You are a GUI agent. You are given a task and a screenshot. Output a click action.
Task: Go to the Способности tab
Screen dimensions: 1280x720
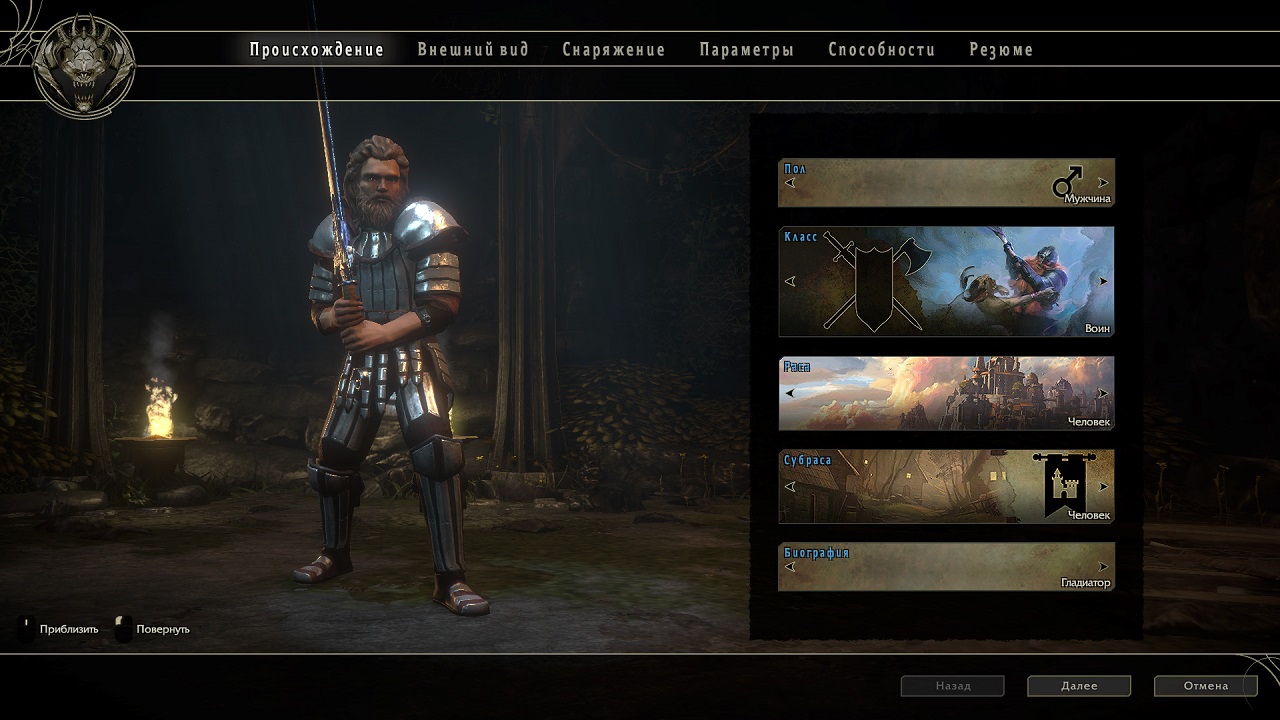[881, 50]
